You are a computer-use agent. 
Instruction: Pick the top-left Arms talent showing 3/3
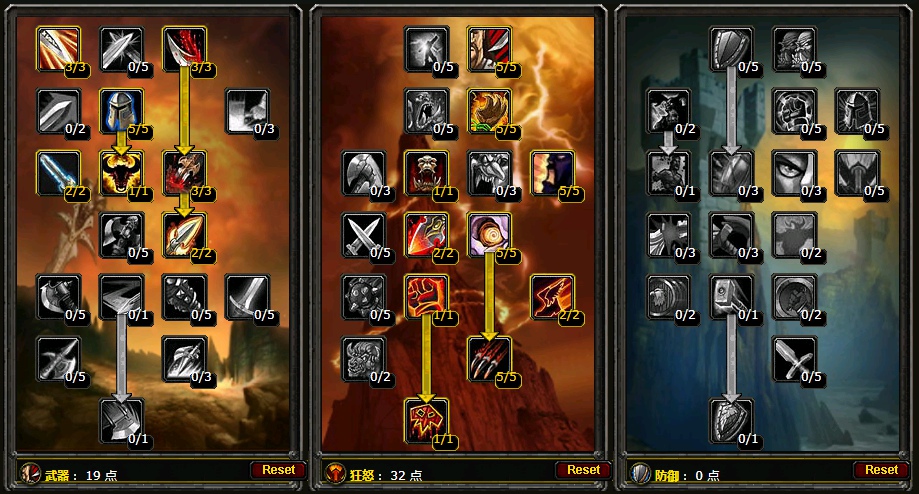tap(60, 49)
